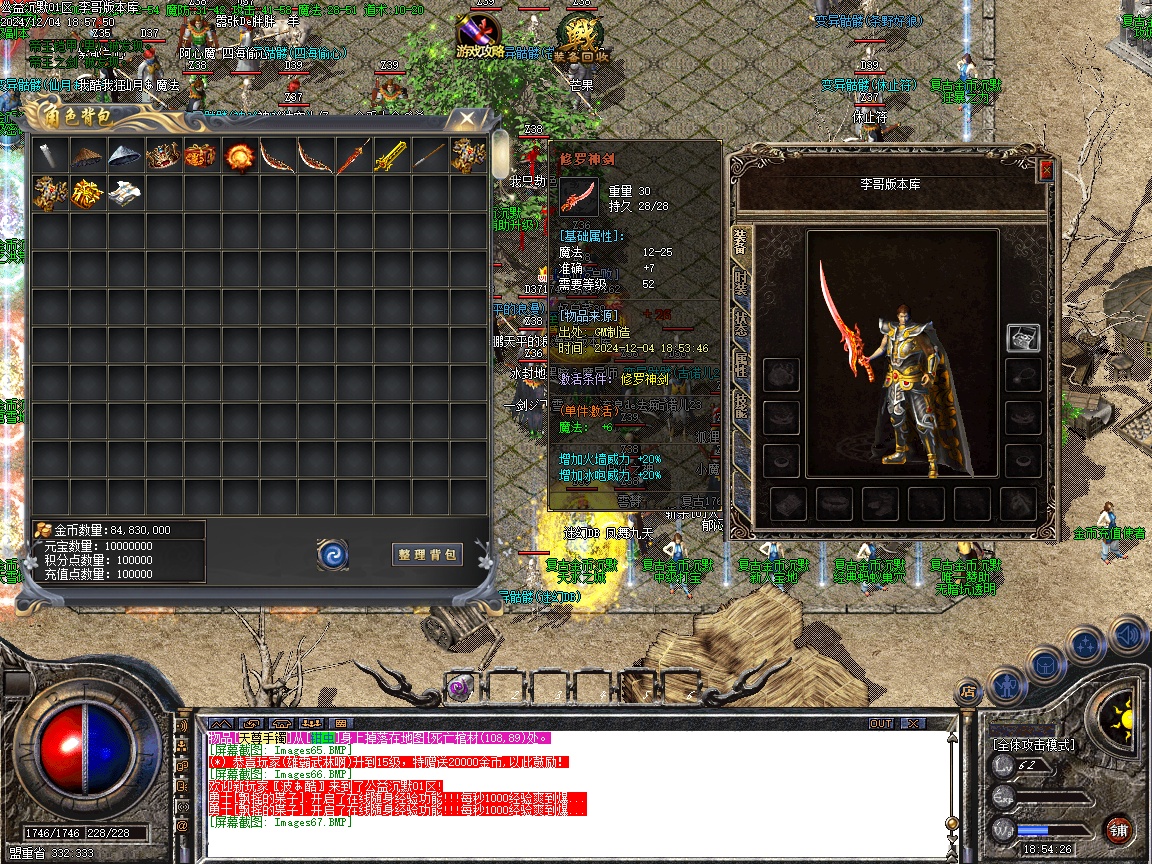1152x864 pixels.
Task: Close the character equipment panel
Action: 1046,170
